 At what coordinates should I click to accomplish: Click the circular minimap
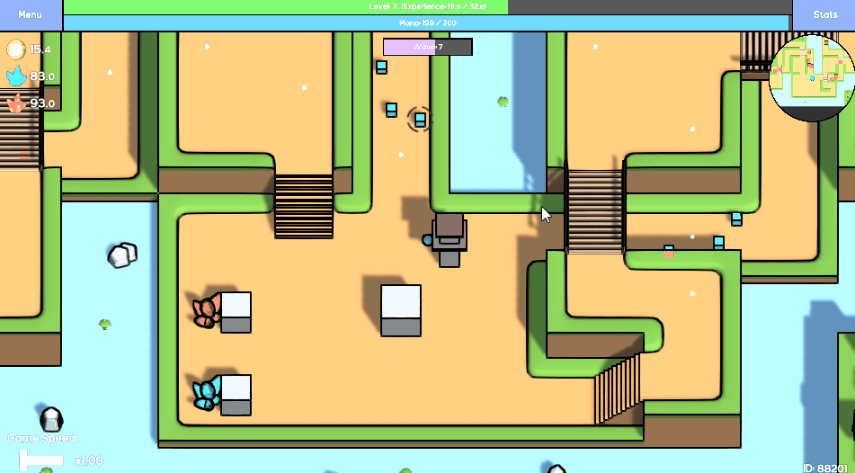pos(811,78)
